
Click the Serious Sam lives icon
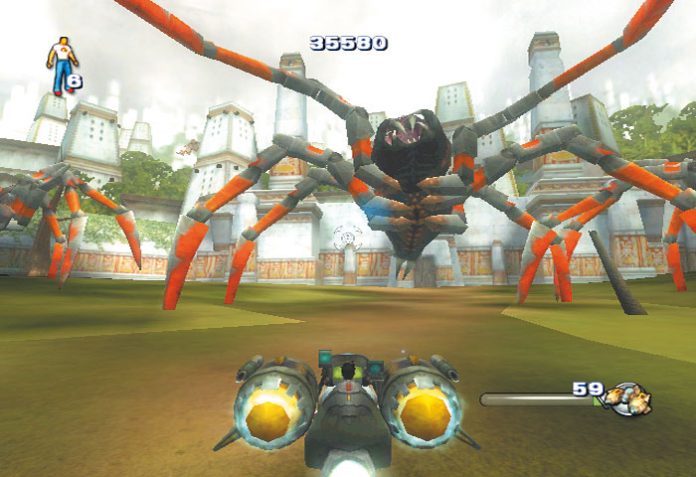(61, 66)
